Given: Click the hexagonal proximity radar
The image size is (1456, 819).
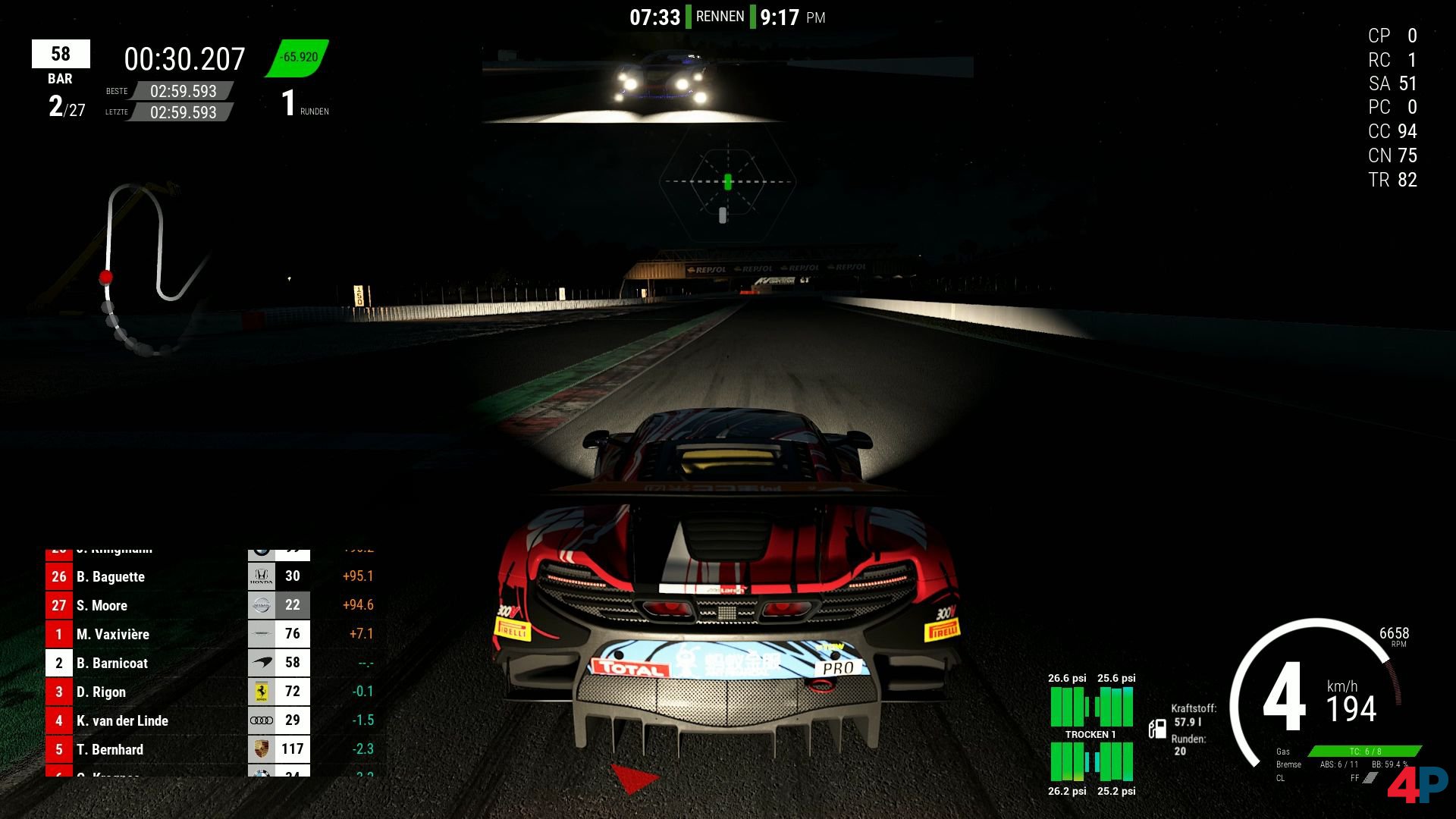Looking at the screenshot, I should 727,182.
